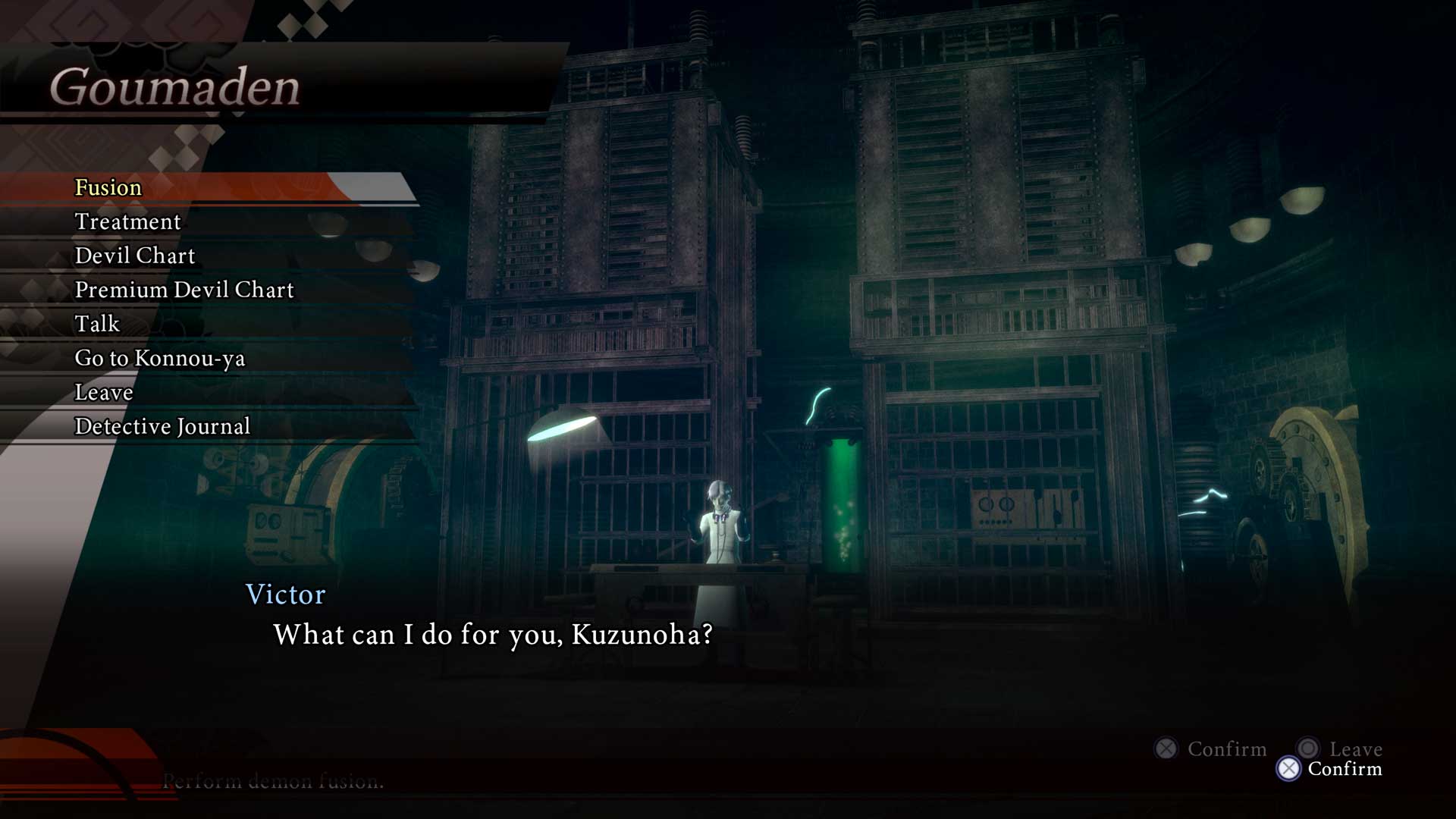Open the Detective Journal
The height and width of the screenshot is (819, 1456).
pos(162,426)
